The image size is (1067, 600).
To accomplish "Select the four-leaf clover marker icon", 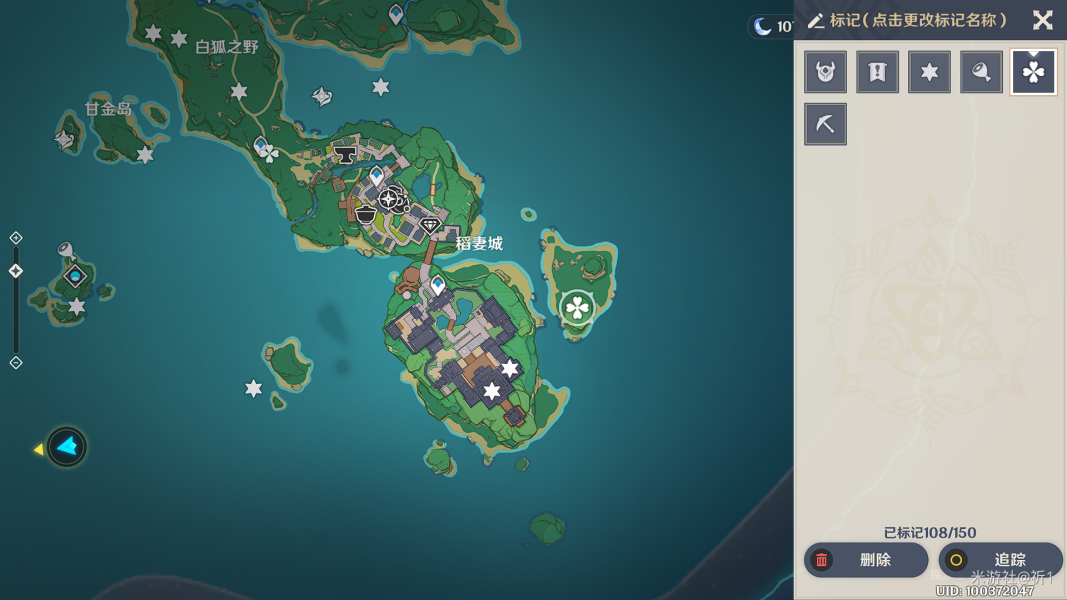I will 1033,72.
